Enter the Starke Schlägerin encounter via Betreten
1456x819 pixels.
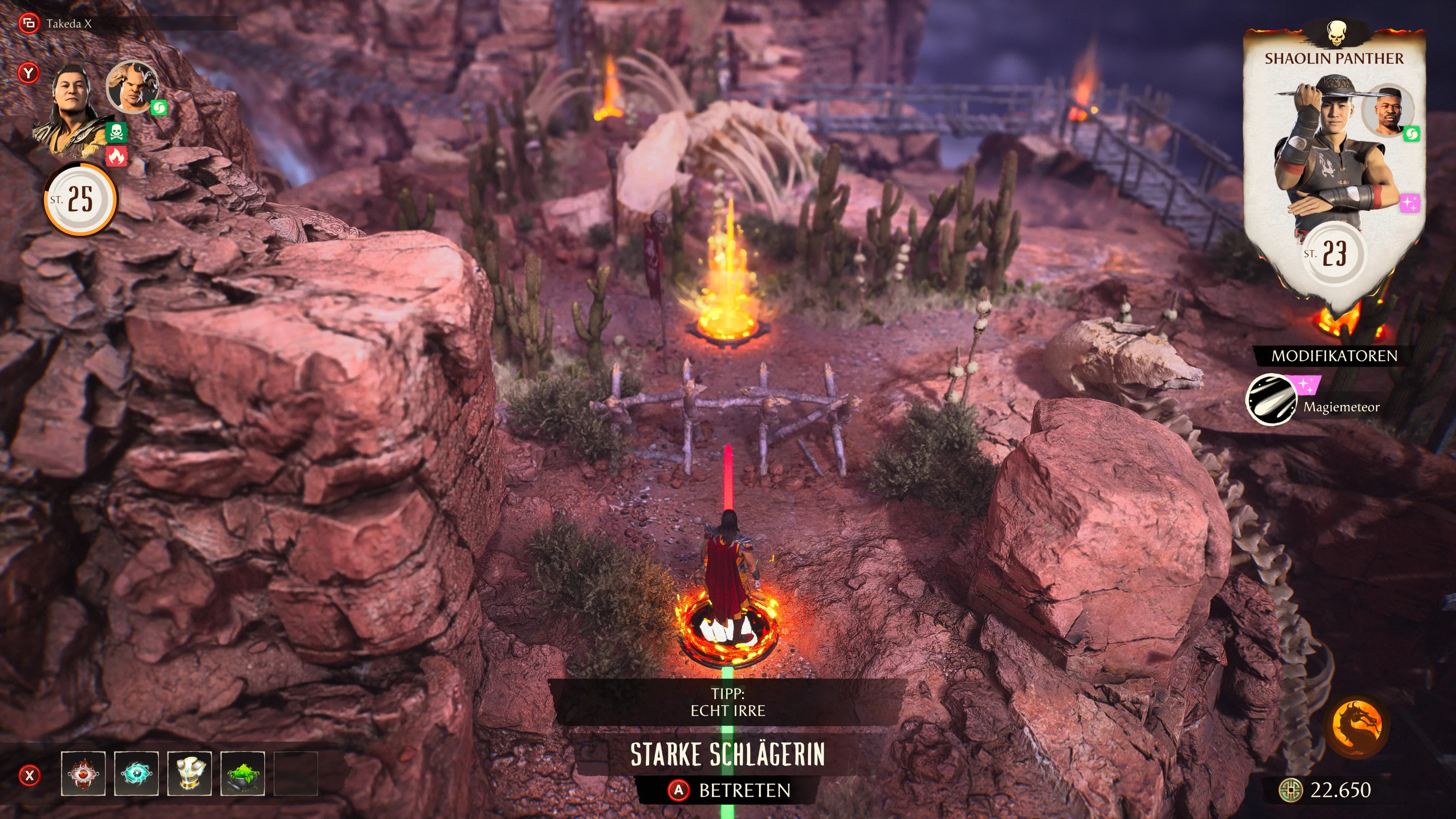[729, 789]
